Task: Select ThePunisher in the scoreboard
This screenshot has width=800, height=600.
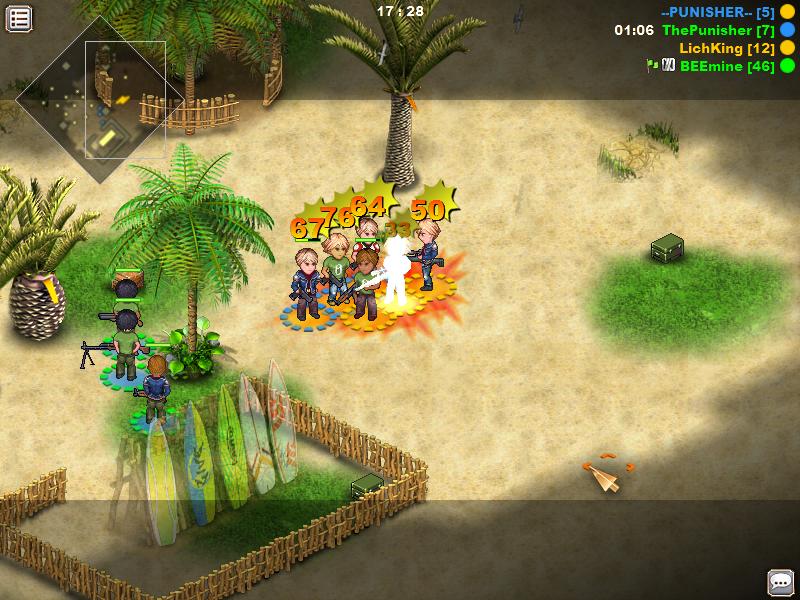Action: coord(718,30)
